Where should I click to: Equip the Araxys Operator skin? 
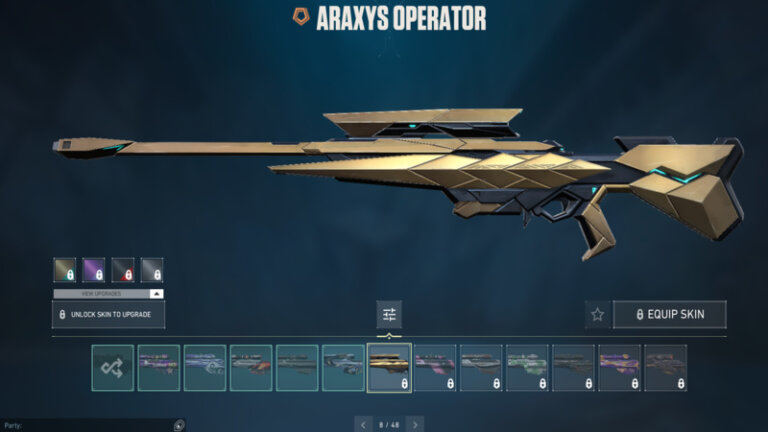tap(669, 314)
